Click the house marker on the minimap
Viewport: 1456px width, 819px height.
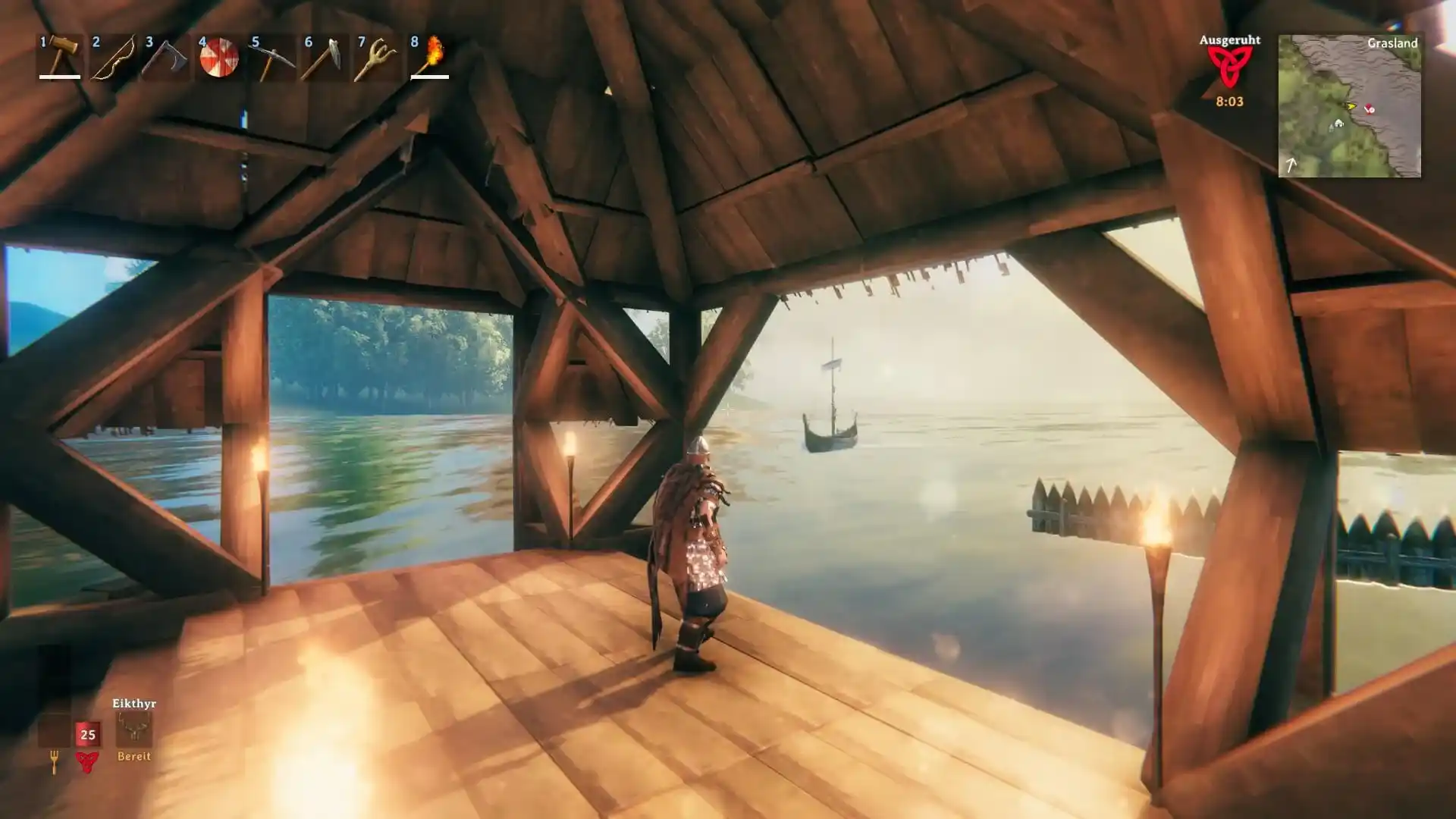point(1339,124)
